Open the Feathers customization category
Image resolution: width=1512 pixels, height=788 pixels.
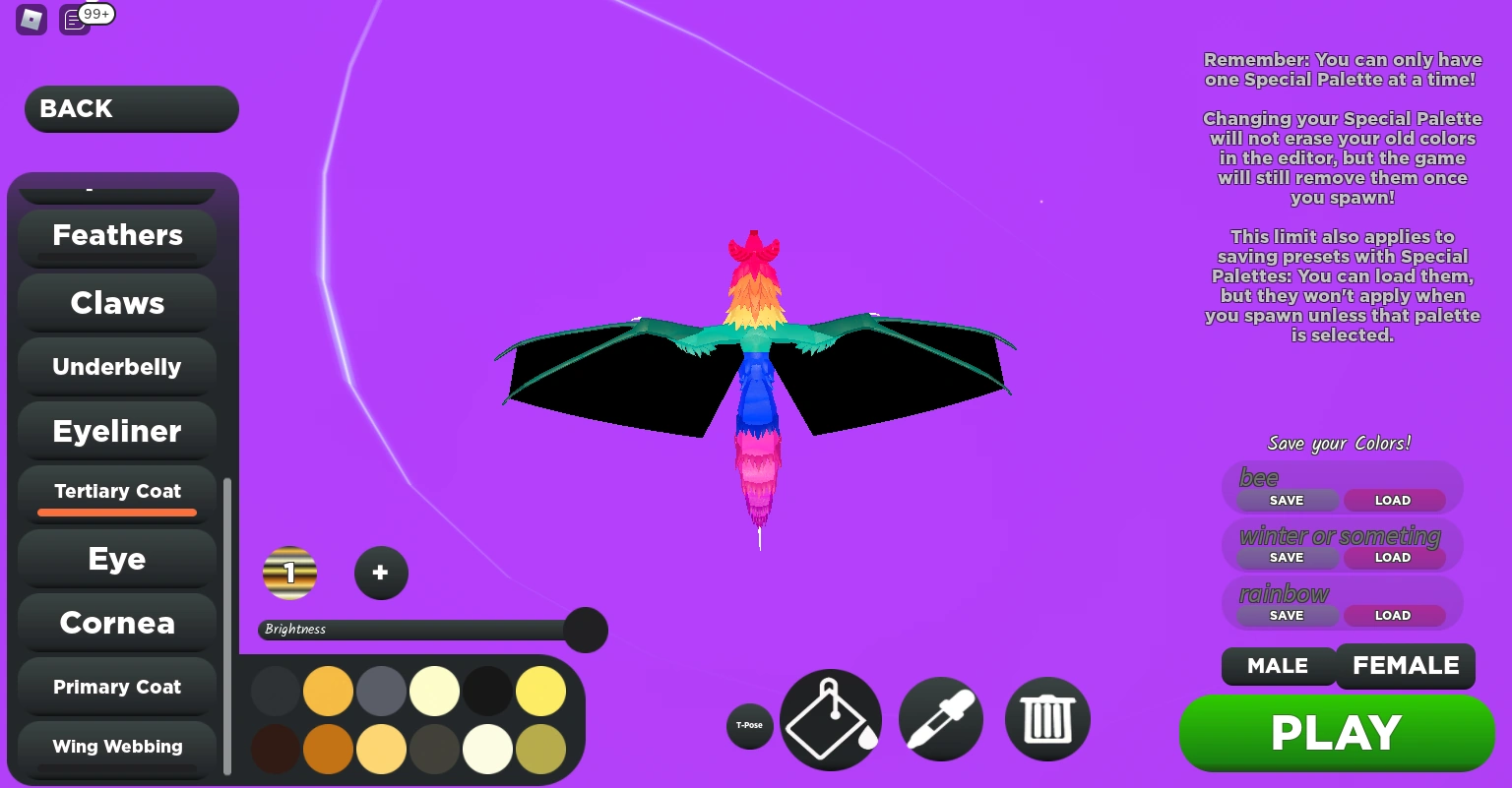116,235
